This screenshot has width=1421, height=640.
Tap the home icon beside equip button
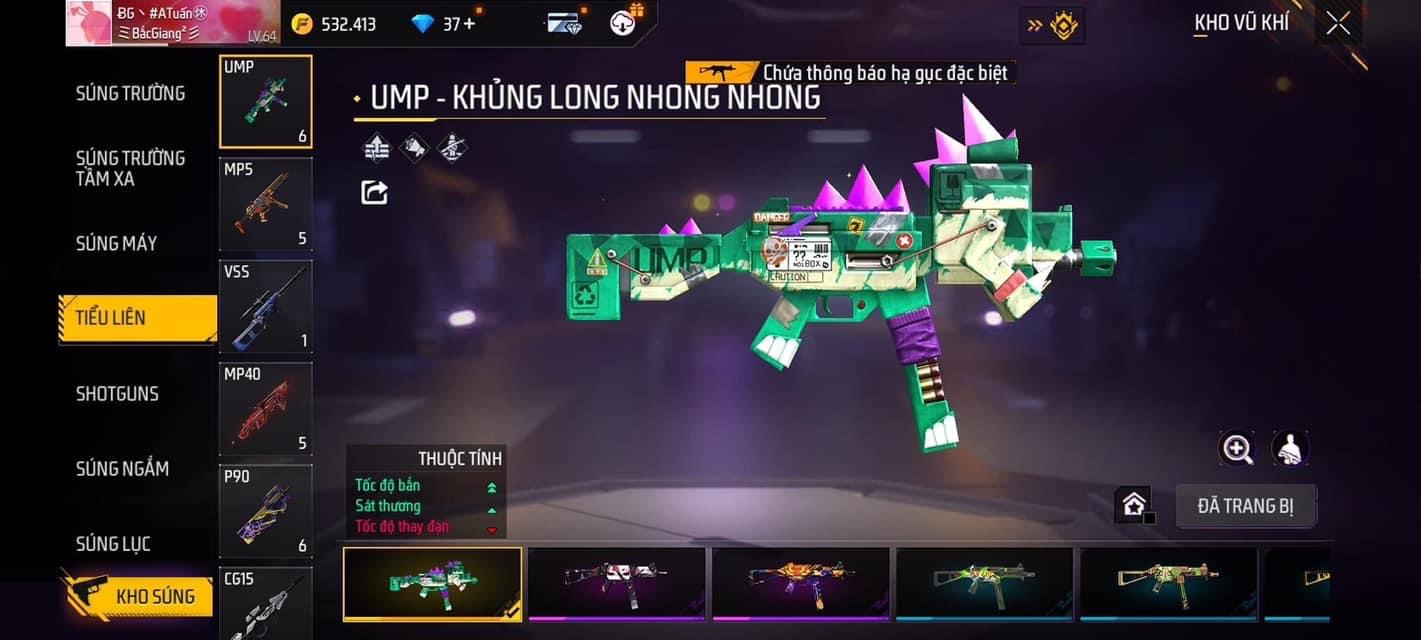click(1133, 505)
